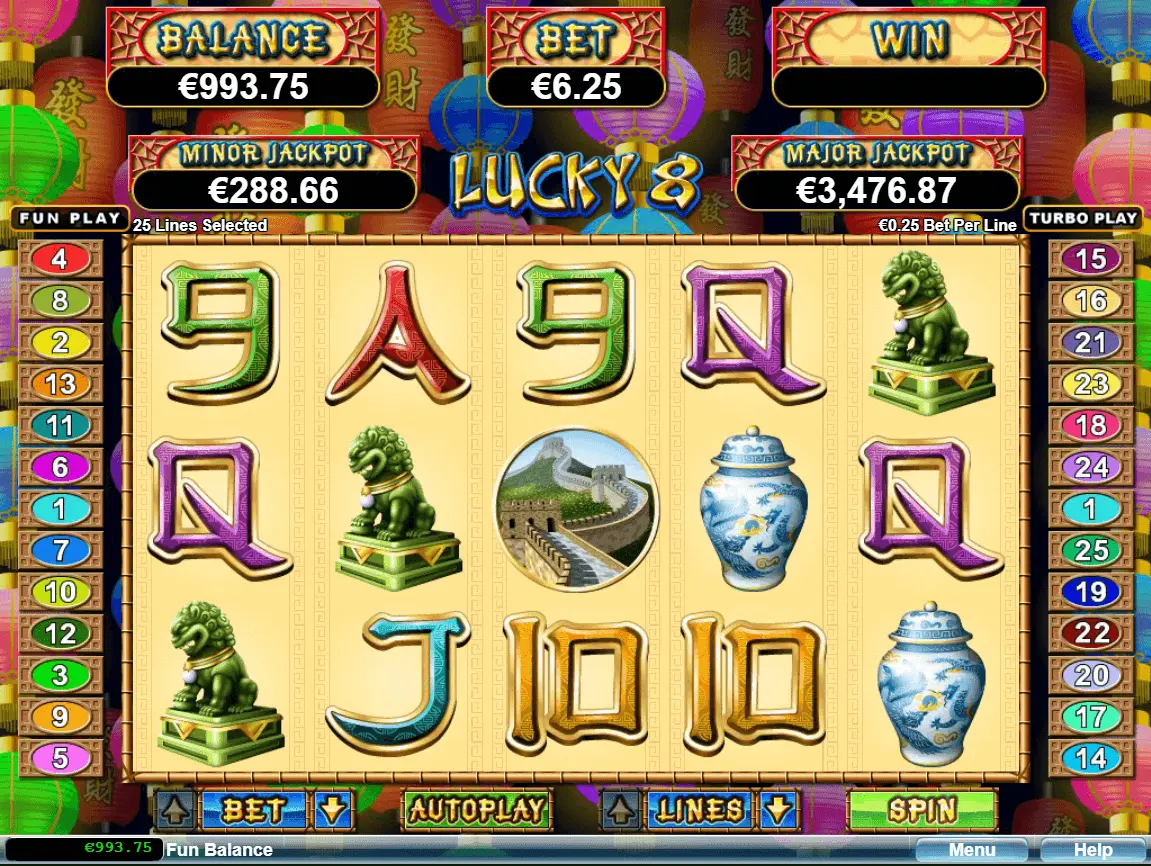The height and width of the screenshot is (866, 1151).
Task: Select payline number 13 marker
Action: pyautogui.click(x=60, y=384)
